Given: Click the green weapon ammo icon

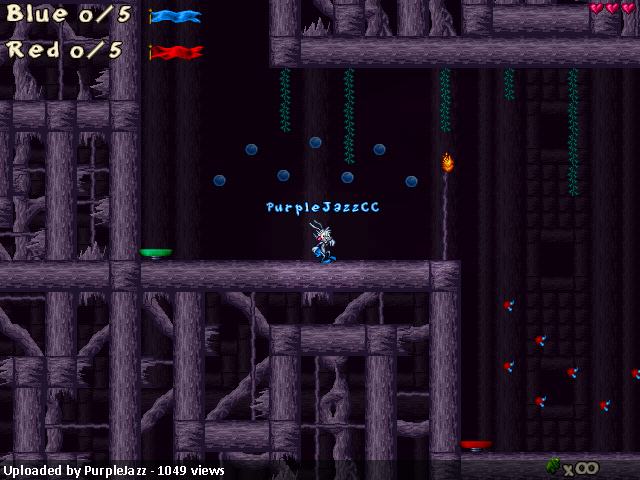Looking at the screenshot, I should (x=552, y=466).
